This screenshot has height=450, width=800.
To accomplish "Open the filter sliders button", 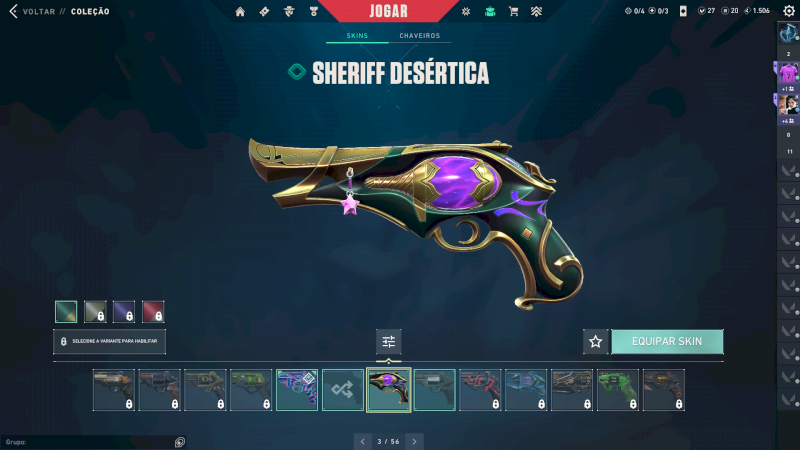I will (x=389, y=341).
